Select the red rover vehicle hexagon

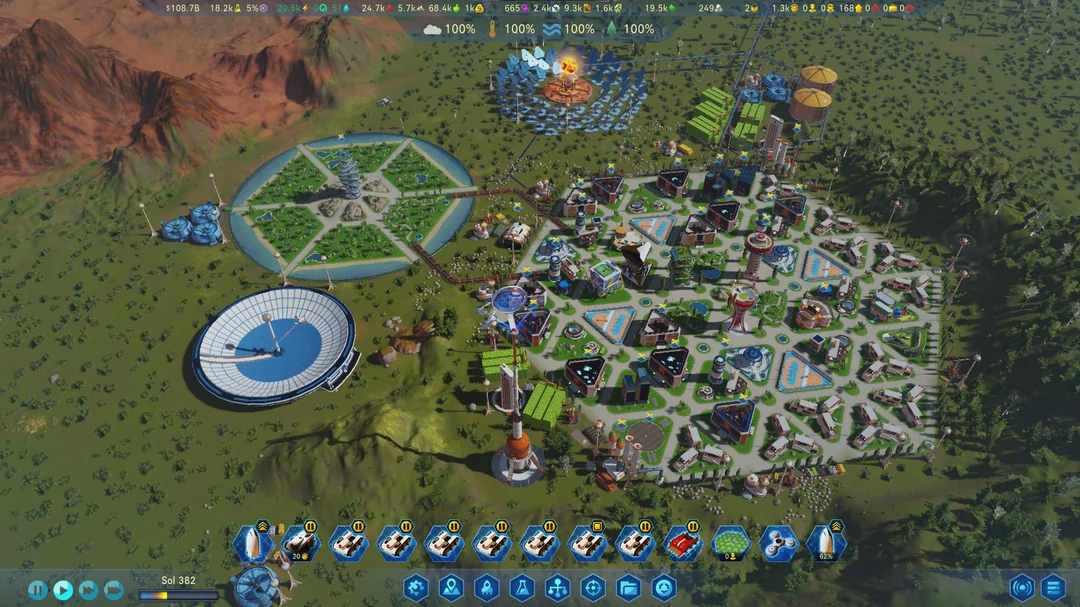[x=683, y=544]
